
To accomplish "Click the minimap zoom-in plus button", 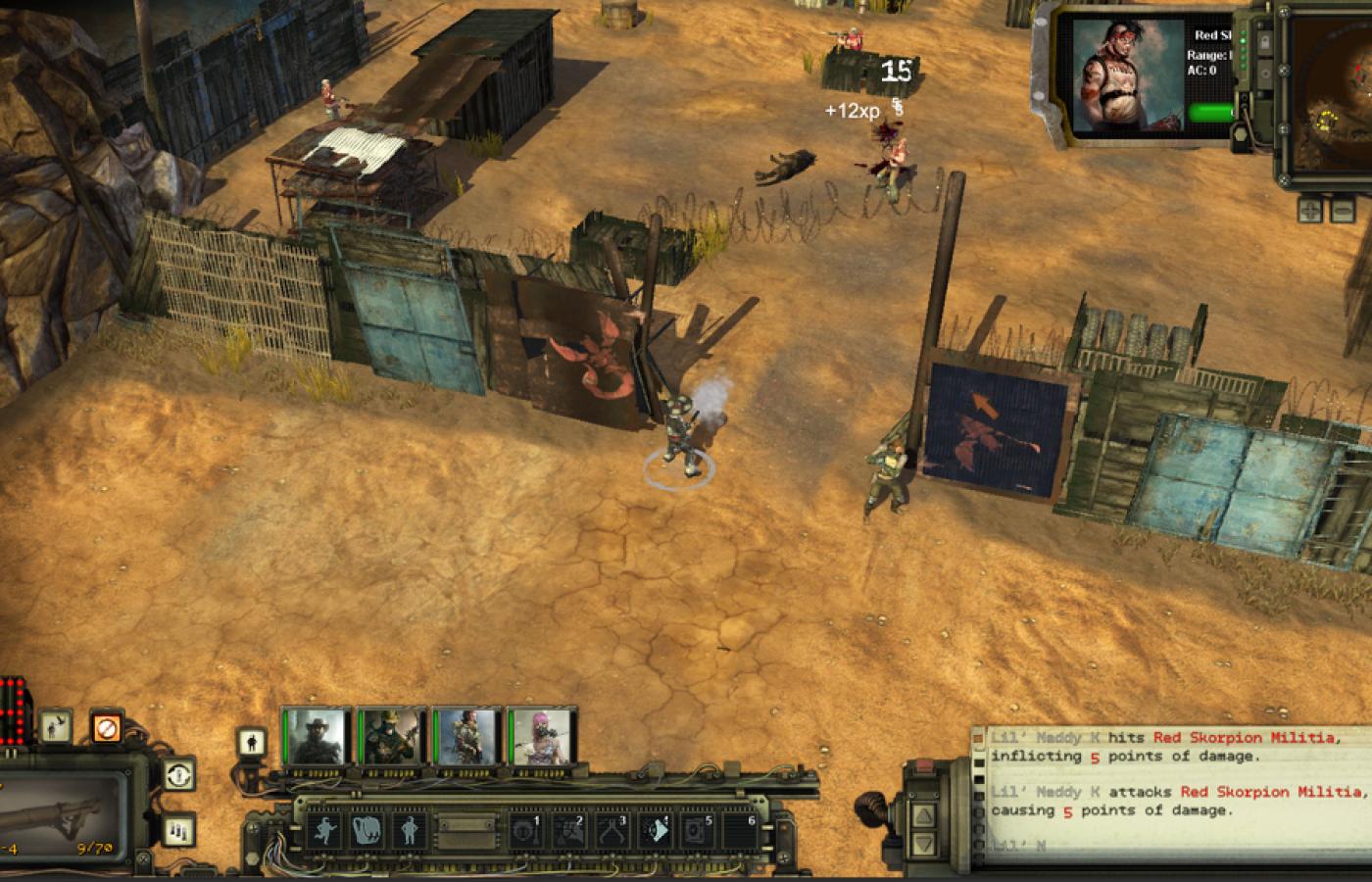I will click(1310, 209).
